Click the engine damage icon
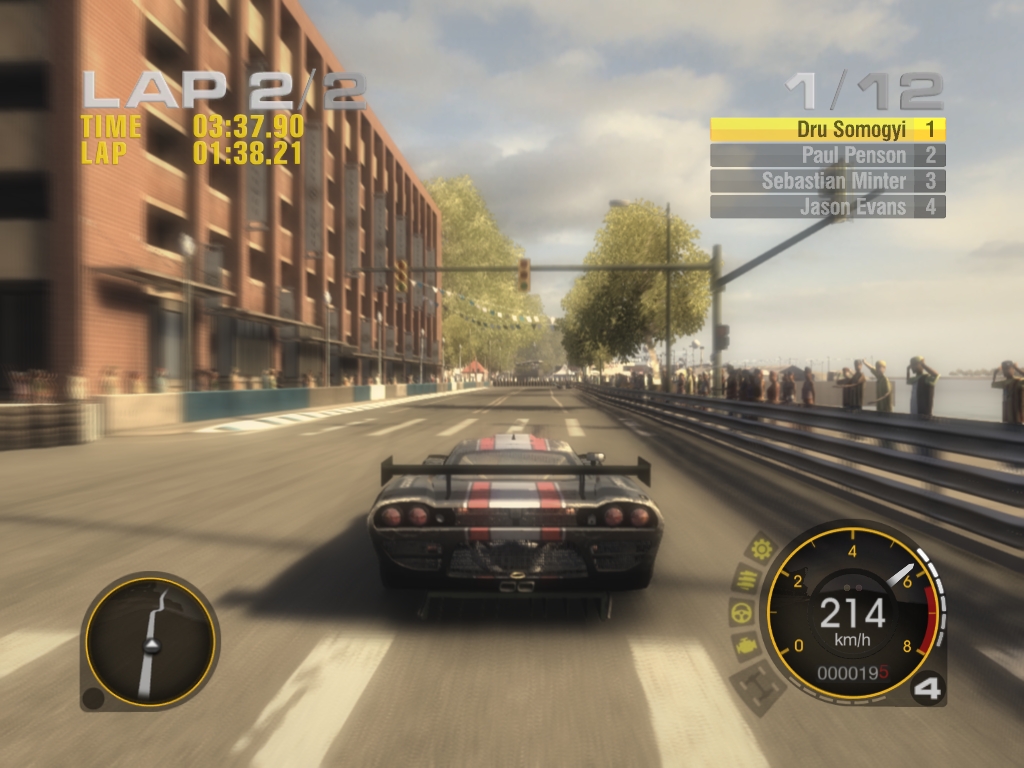Screen dimensions: 1024x768 coord(744,646)
